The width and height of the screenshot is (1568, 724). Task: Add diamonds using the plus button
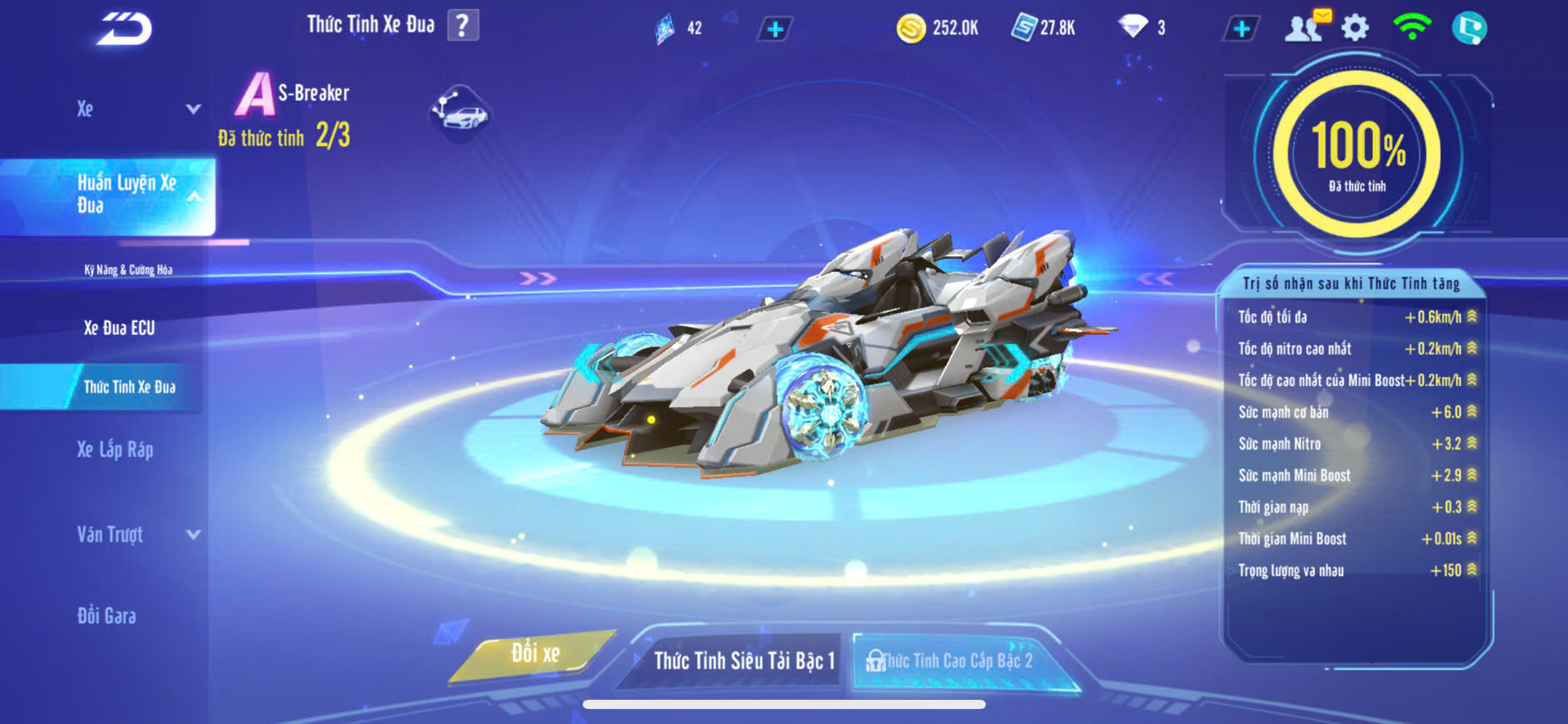click(1242, 28)
